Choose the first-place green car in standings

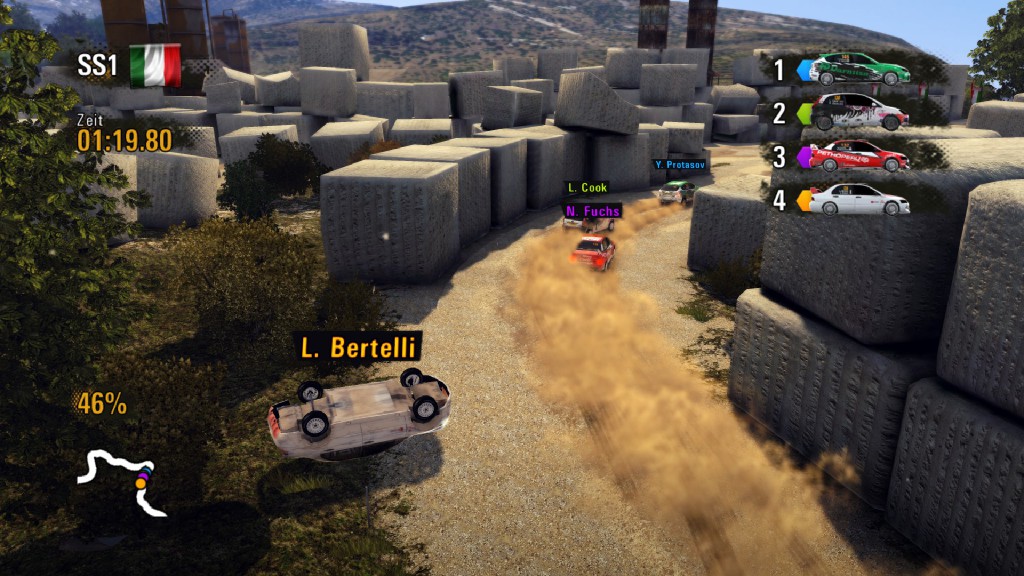859,69
